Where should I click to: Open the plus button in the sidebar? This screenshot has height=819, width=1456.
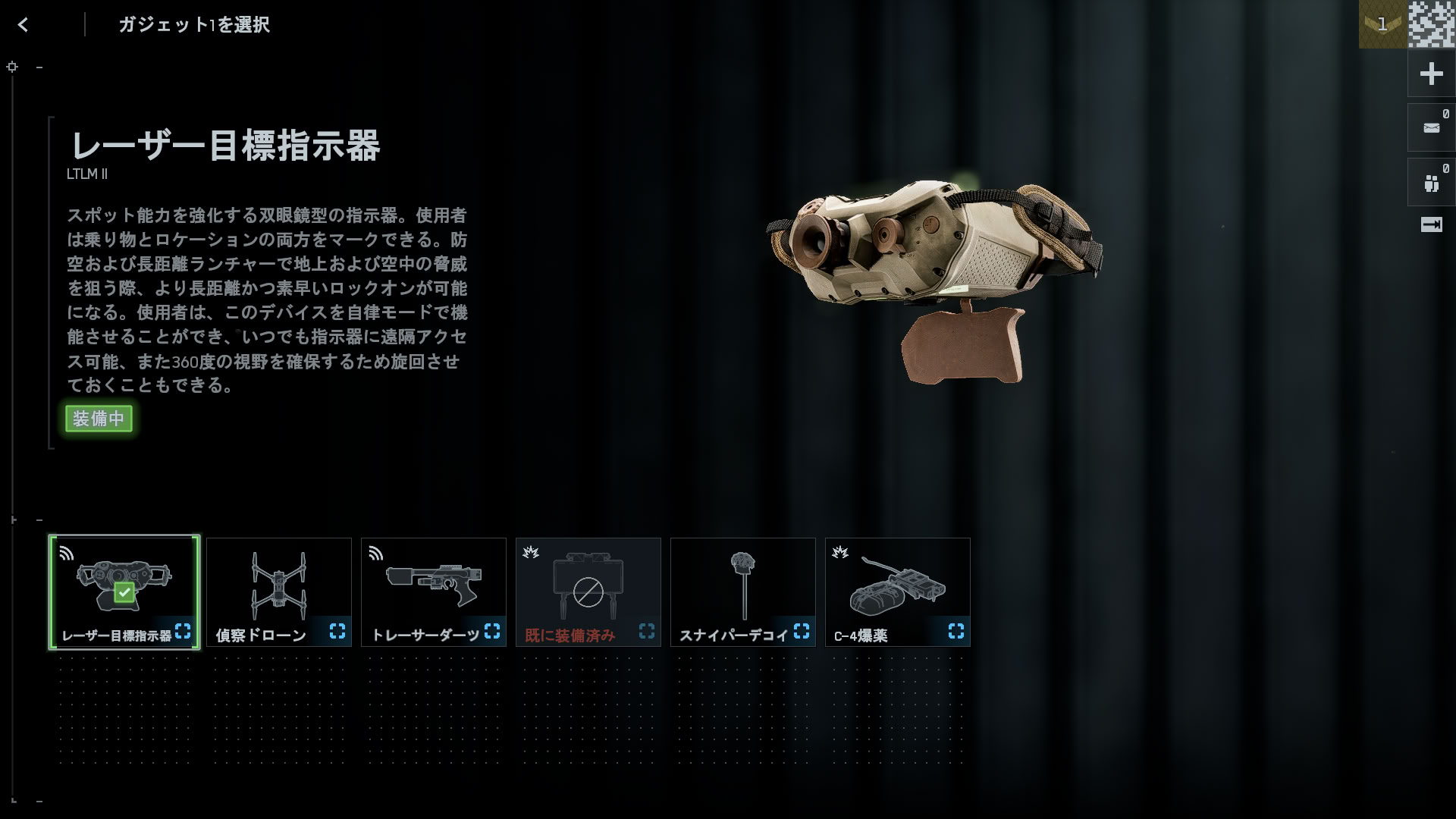click(x=1431, y=74)
